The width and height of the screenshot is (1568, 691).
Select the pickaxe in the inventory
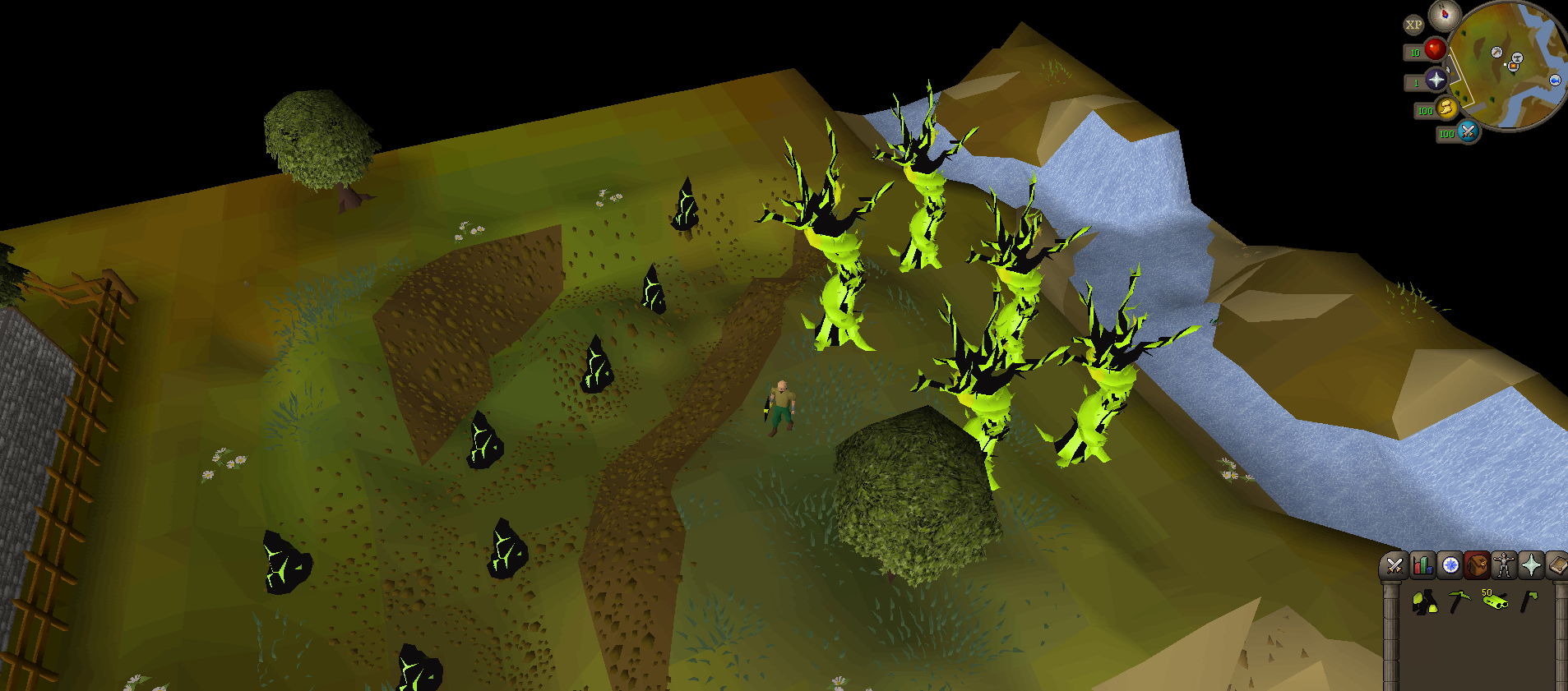pos(1459,601)
